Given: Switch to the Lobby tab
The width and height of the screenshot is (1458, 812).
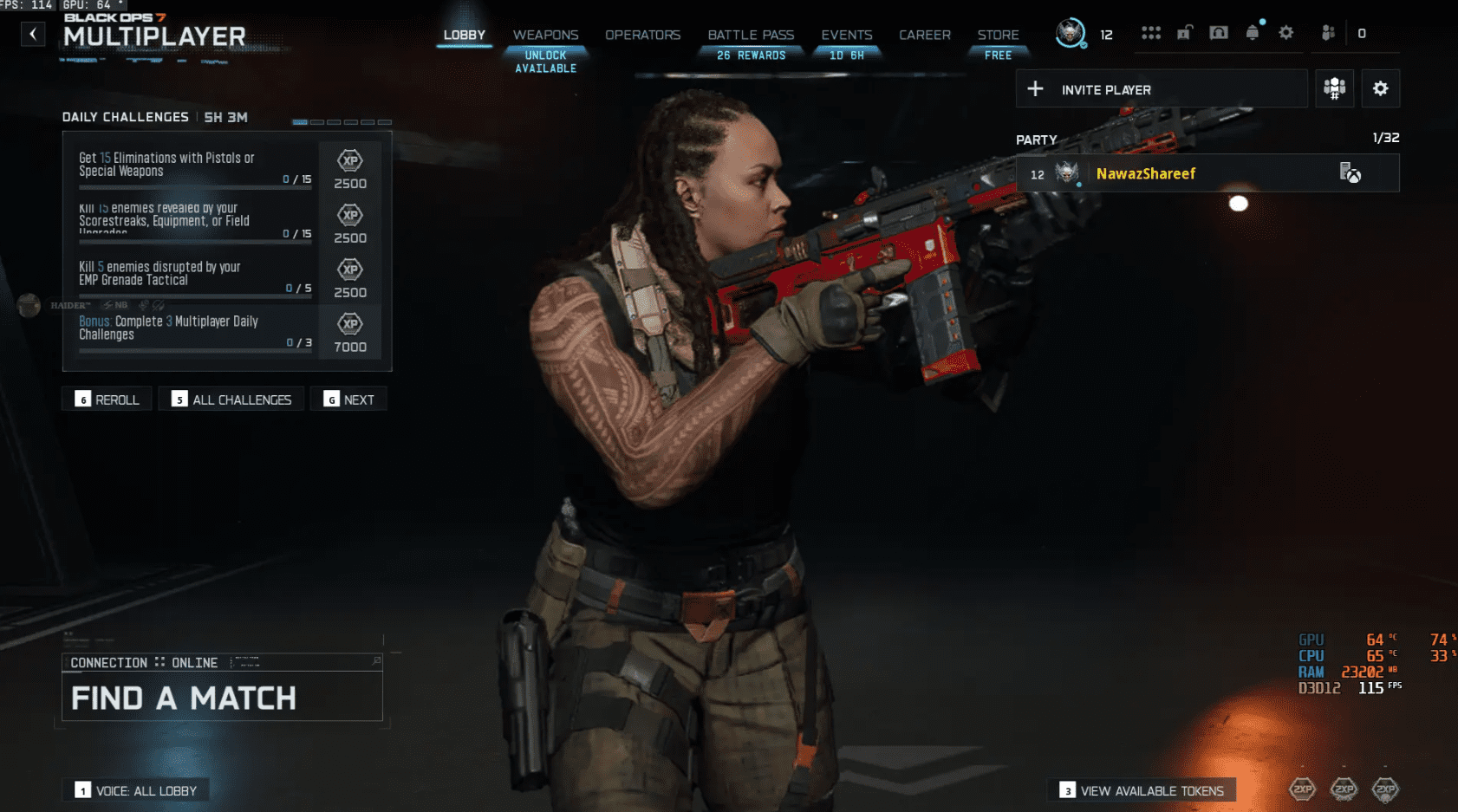Looking at the screenshot, I should [x=464, y=36].
